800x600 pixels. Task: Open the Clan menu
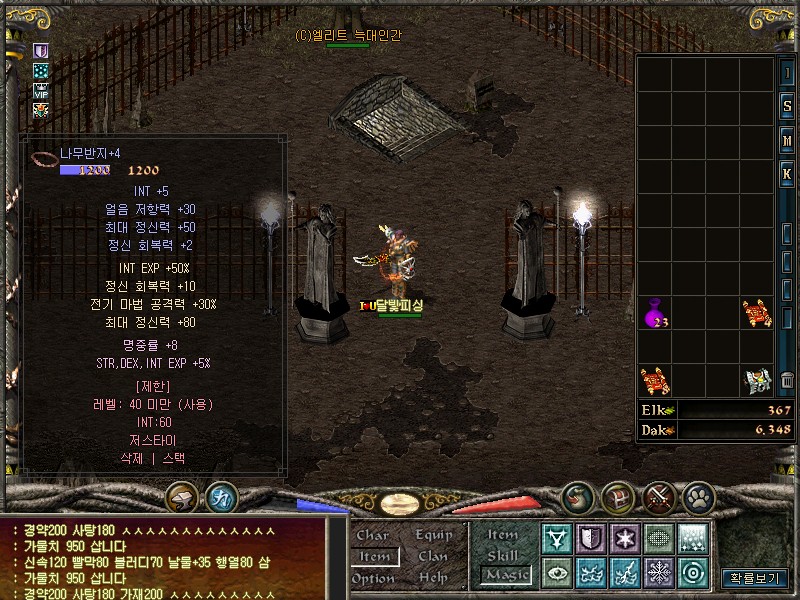[x=433, y=556]
